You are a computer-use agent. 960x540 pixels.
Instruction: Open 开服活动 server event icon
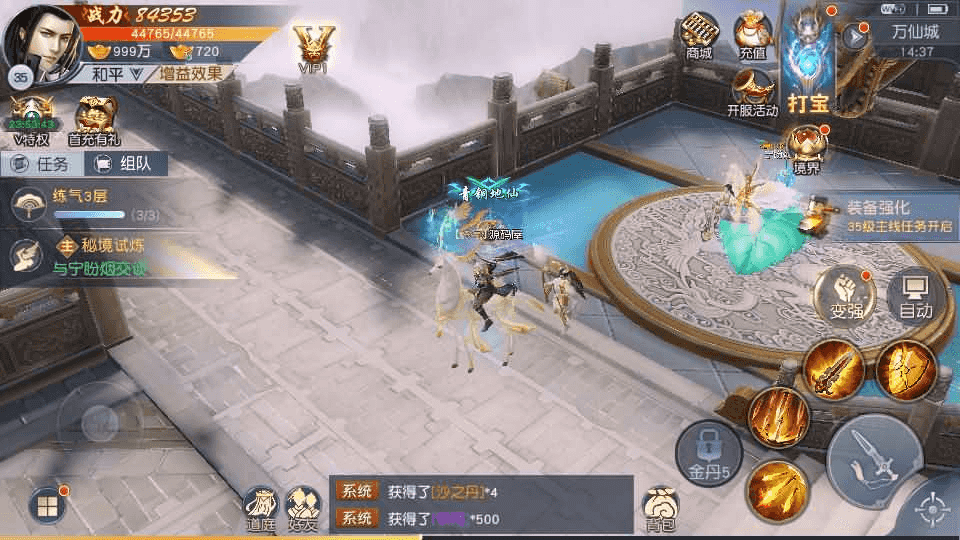(752, 92)
